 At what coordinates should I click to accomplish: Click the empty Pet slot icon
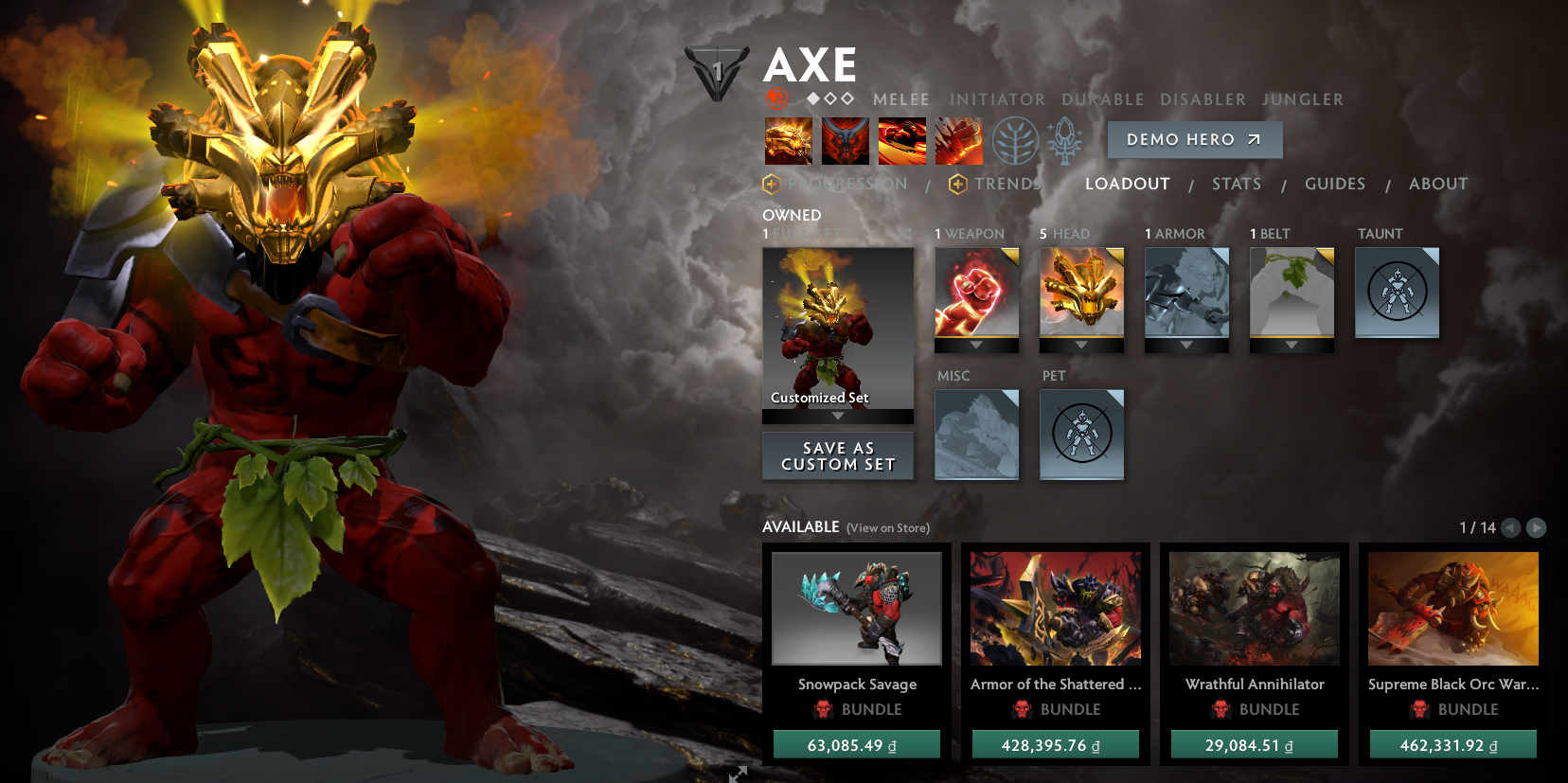pyautogui.click(x=1081, y=435)
